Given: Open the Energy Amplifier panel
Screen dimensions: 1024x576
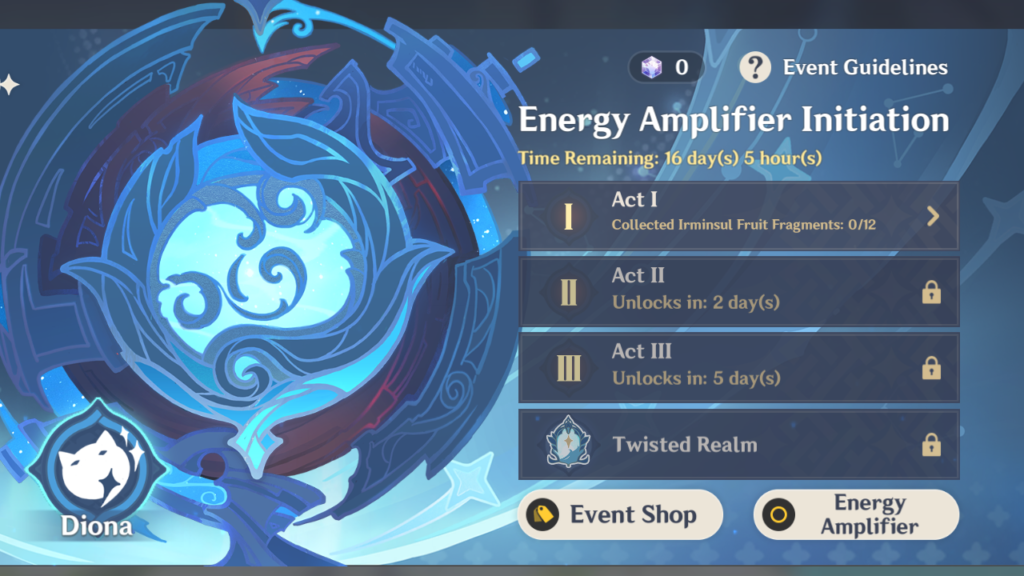Looking at the screenshot, I should click(856, 515).
